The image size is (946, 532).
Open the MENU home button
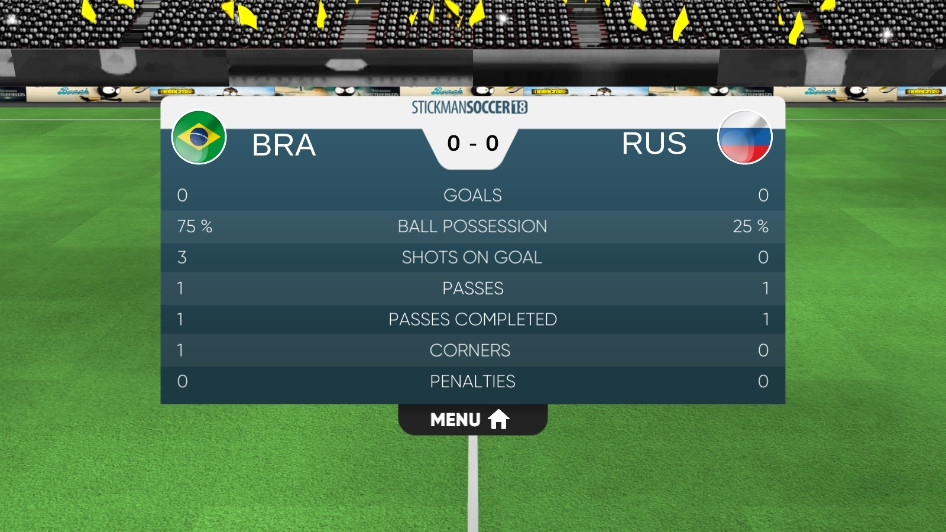pyautogui.click(x=472, y=420)
